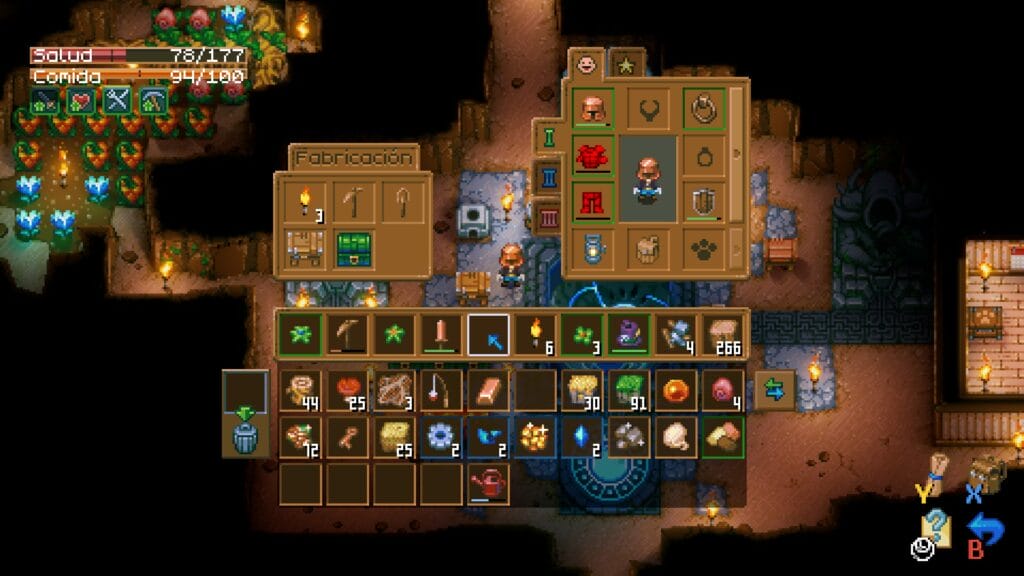Viewport: 1024px width, 576px height.
Task: Choose the pickaxe crafting recipe
Action: (353, 203)
